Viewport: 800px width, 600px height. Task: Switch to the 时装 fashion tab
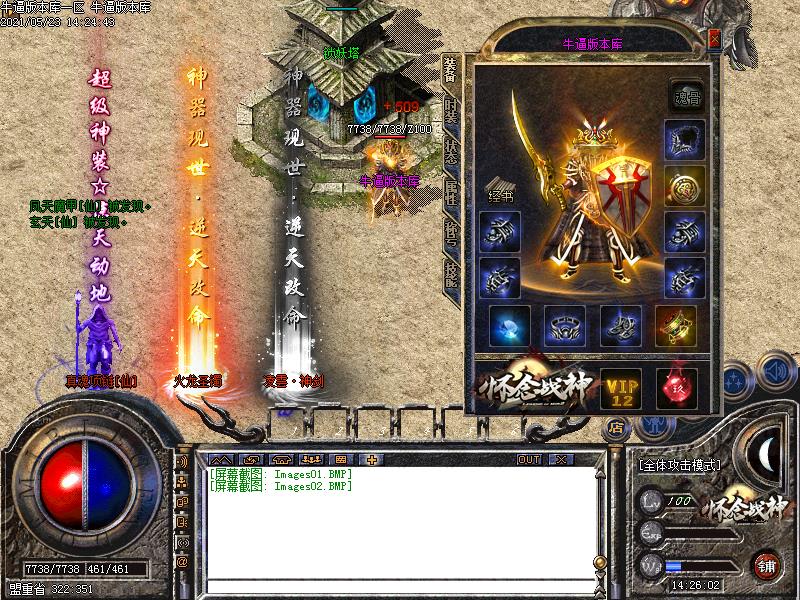(x=451, y=111)
